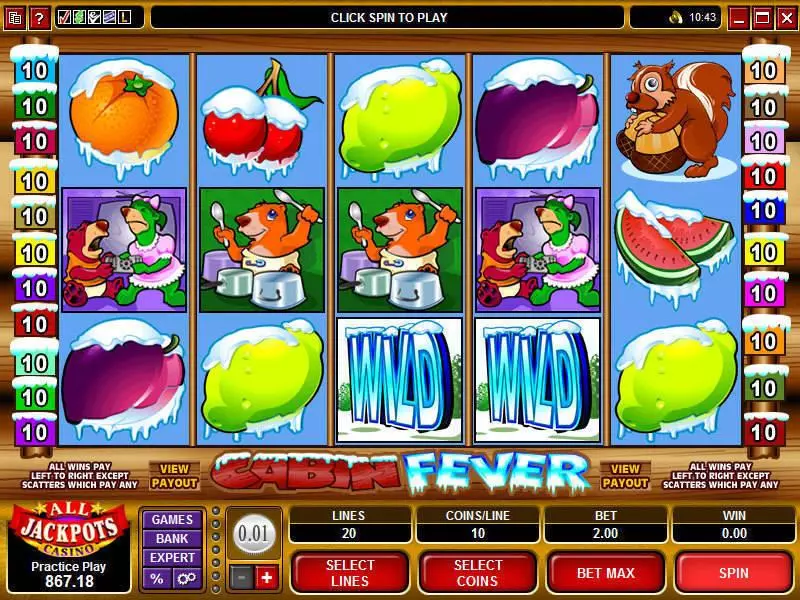Maximize the game window

tap(761, 17)
